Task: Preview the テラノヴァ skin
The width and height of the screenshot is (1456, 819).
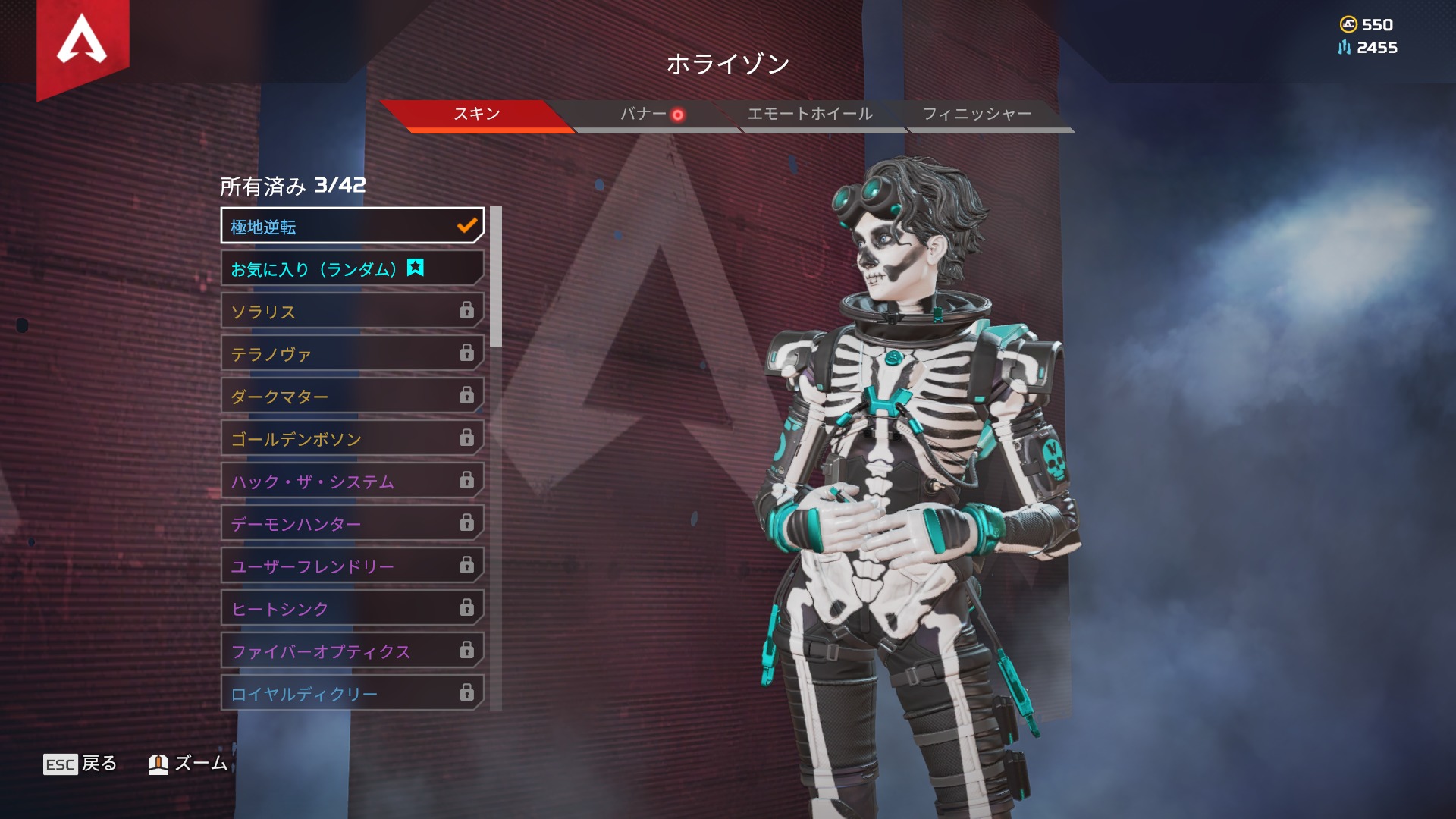Action: pos(352,353)
